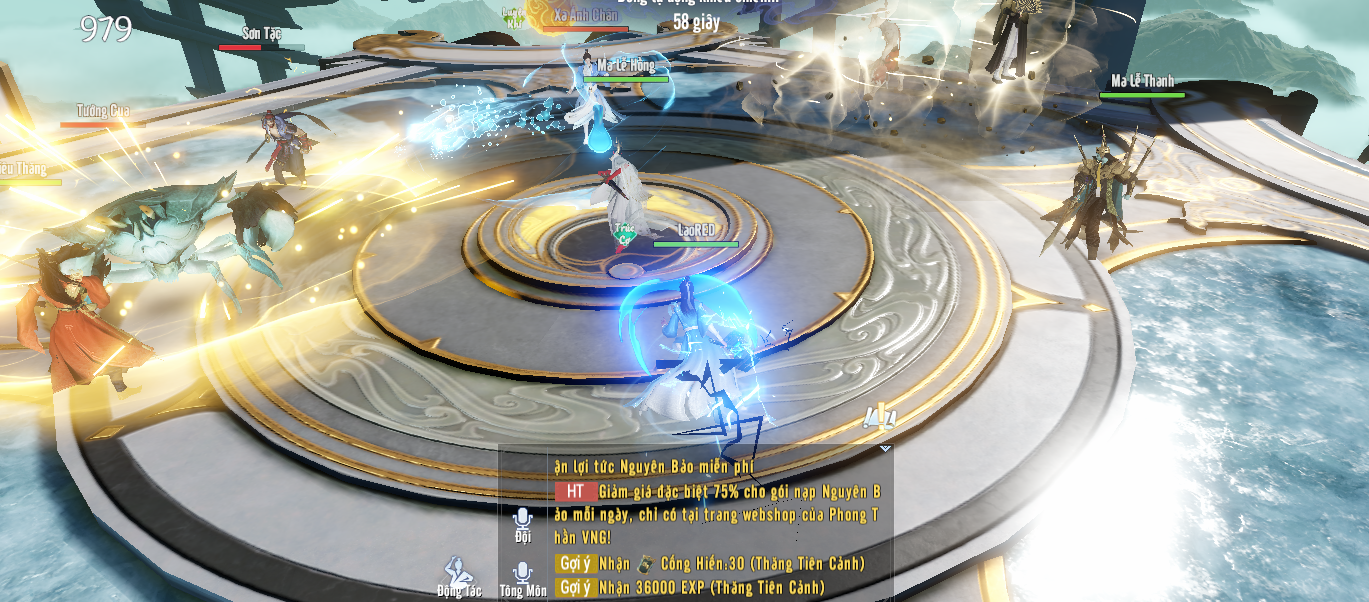Open the Động Tác emotes menu
This screenshot has height=602, width=1369.
[457, 573]
